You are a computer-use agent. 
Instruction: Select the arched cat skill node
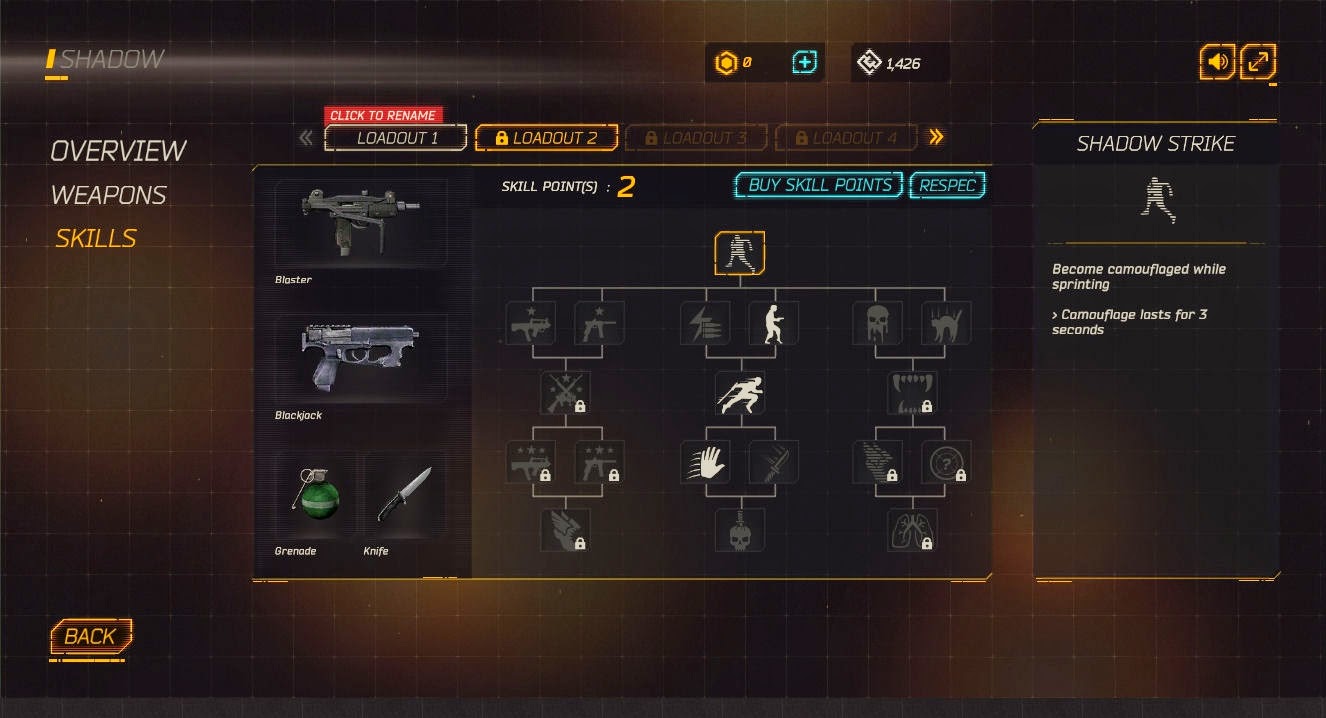click(946, 323)
